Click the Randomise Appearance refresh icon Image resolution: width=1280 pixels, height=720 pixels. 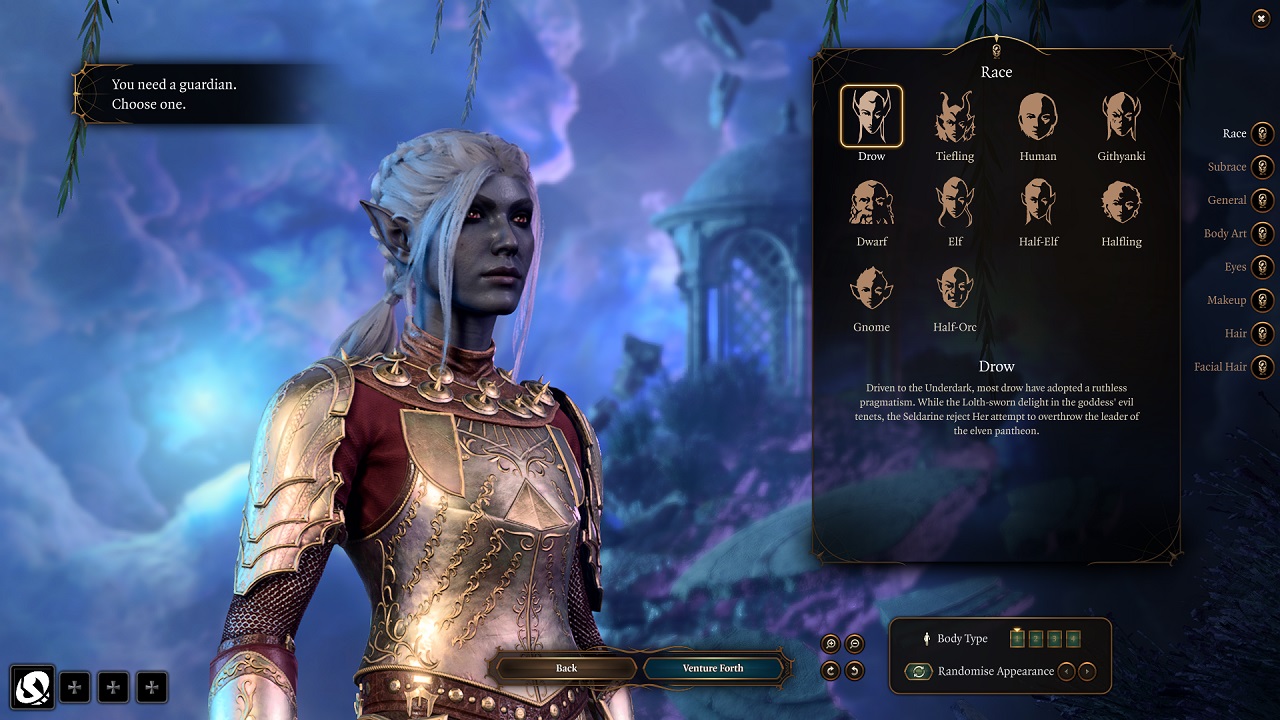919,671
